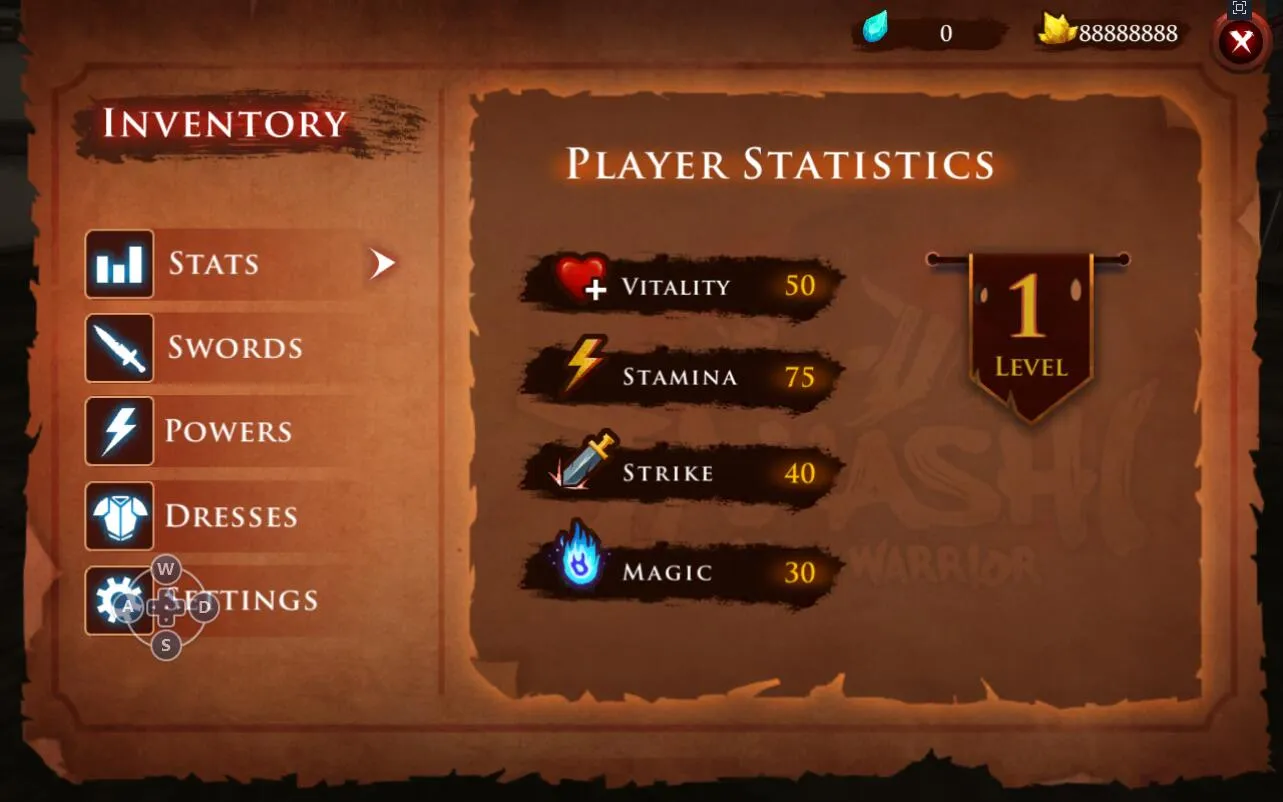The width and height of the screenshot is (1283, 802).
Task: Switch to the Swords section
Action: coord(233,348)
